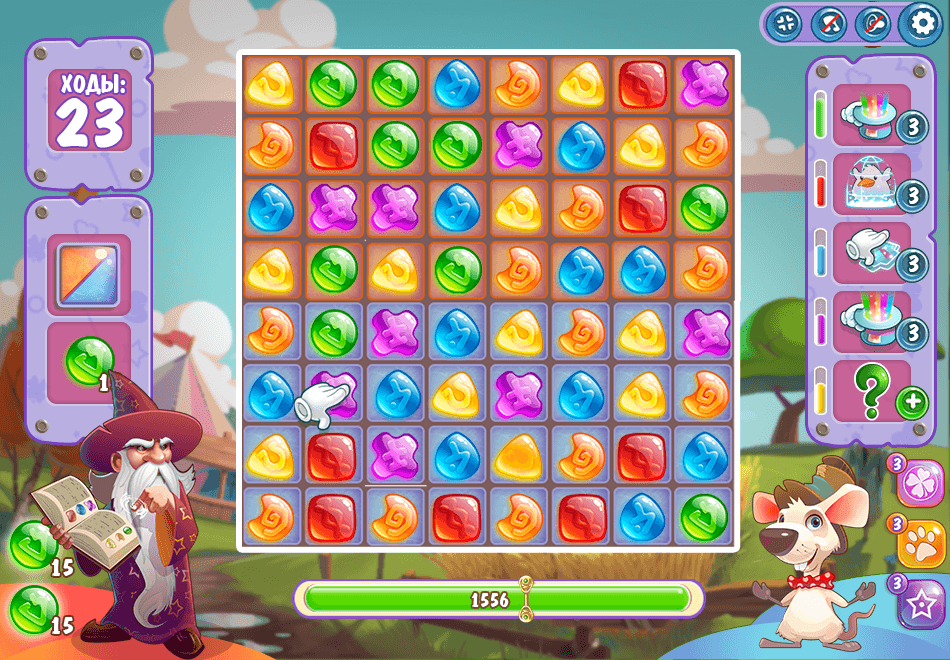This screenshot has height=660, width=950.
Task: Select the rainbow hat booster by the purple gauge
Action: (x=871, y=322)
